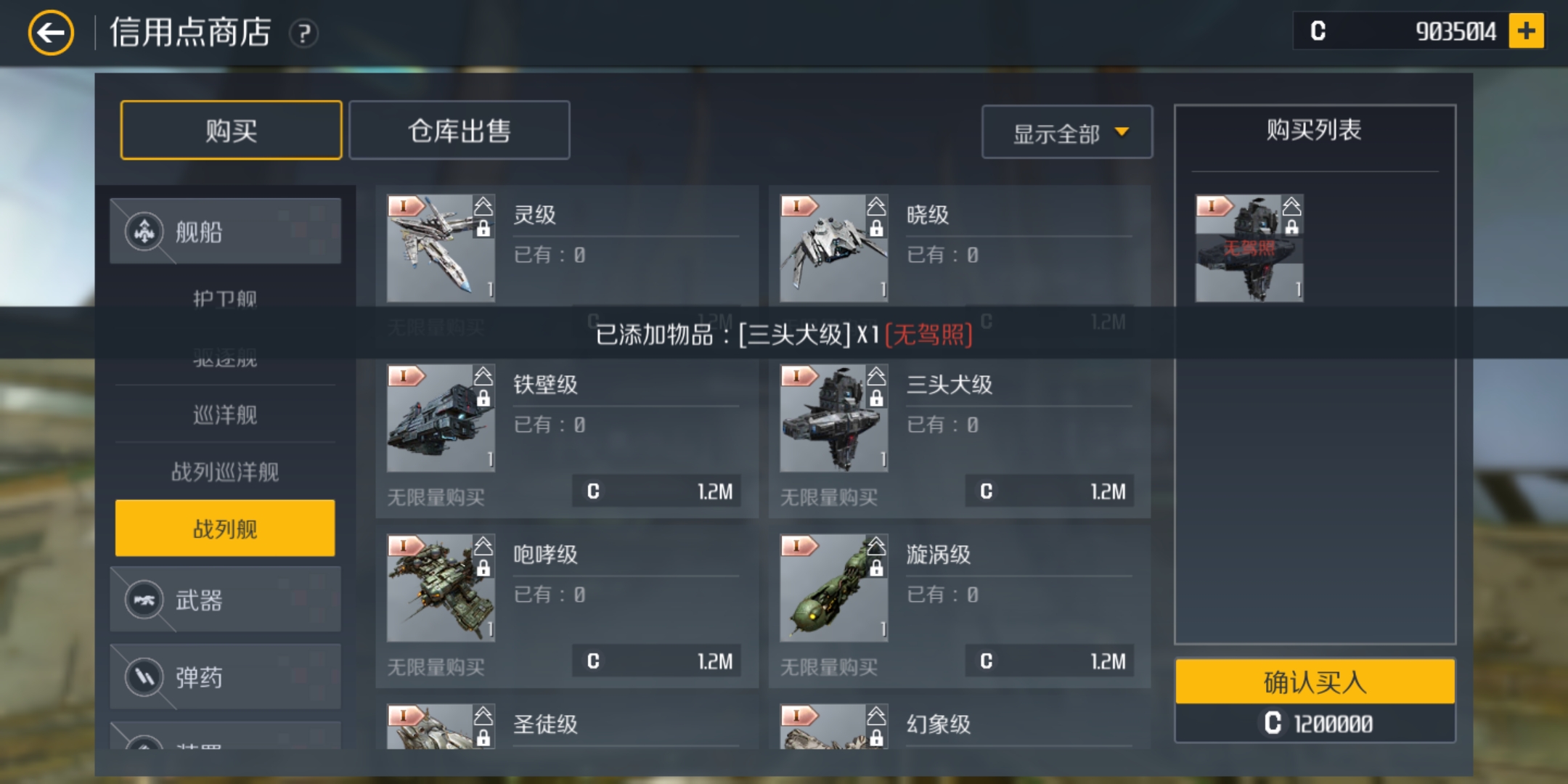
Task: Click the hangar preview icon on 晓级 card
Action: [x=875, y=208]
